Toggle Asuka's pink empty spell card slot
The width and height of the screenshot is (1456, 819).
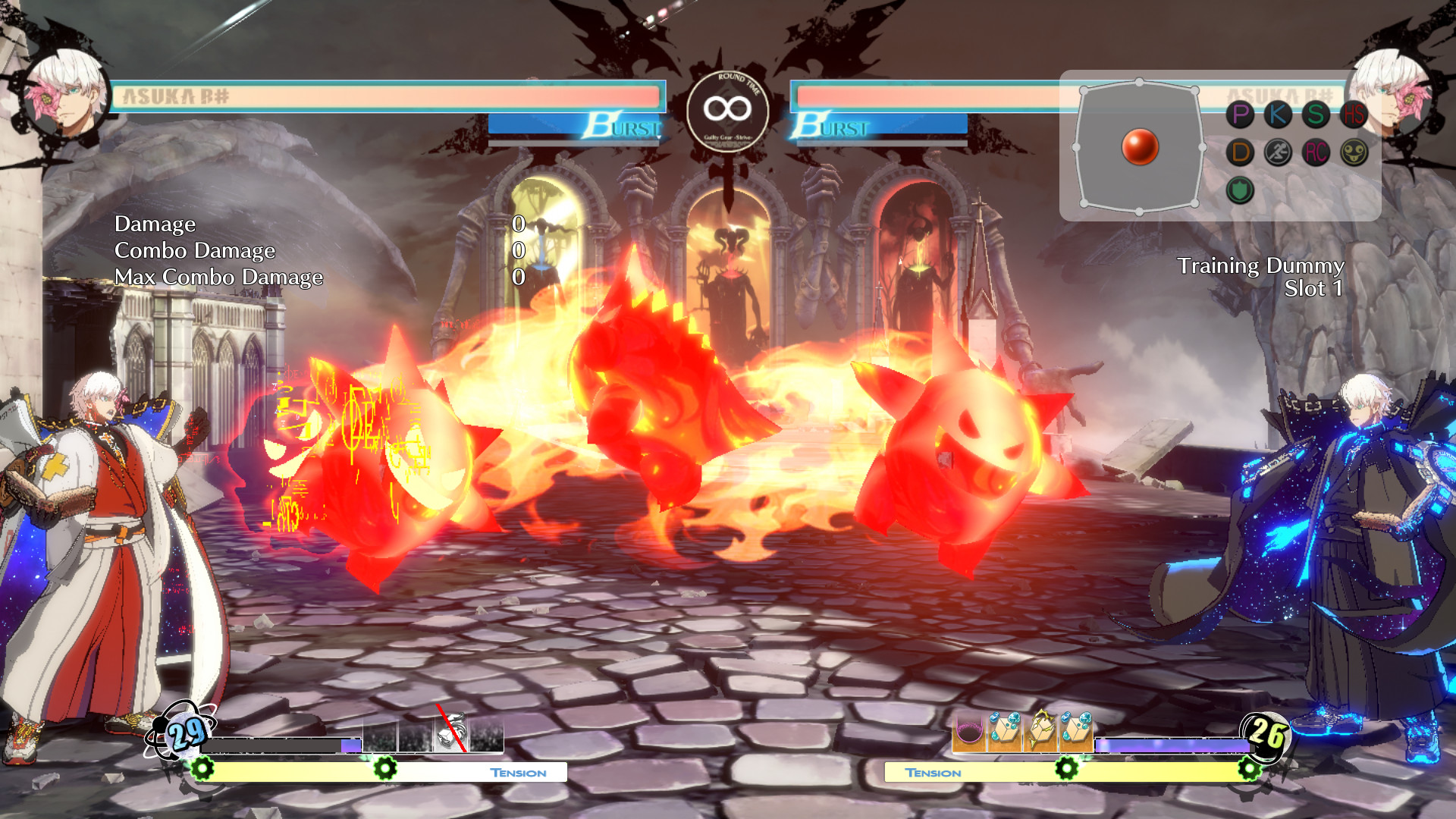968,730
